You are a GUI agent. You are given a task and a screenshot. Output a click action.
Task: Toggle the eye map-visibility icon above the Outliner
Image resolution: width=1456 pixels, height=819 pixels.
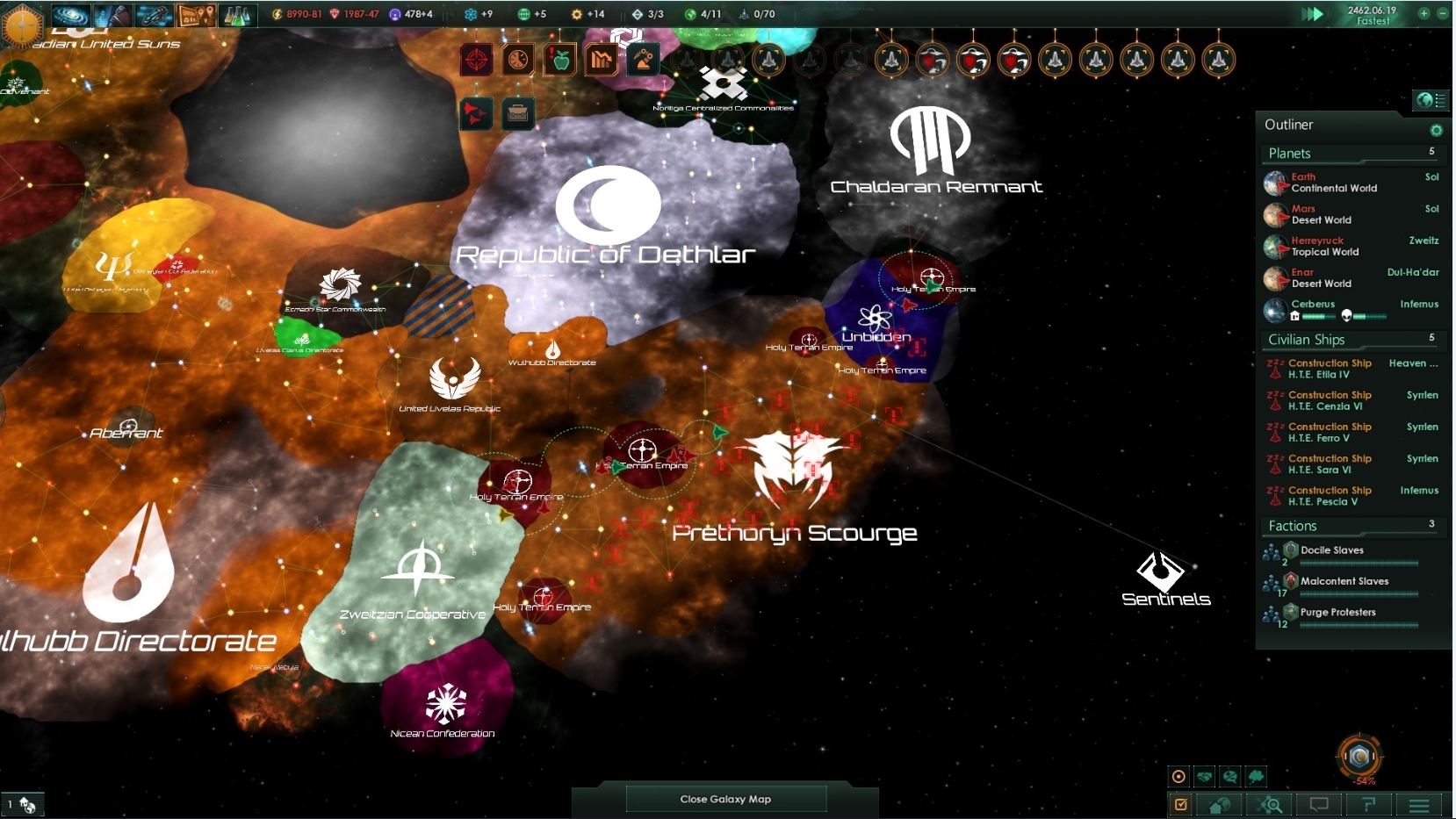(1425, 100)
